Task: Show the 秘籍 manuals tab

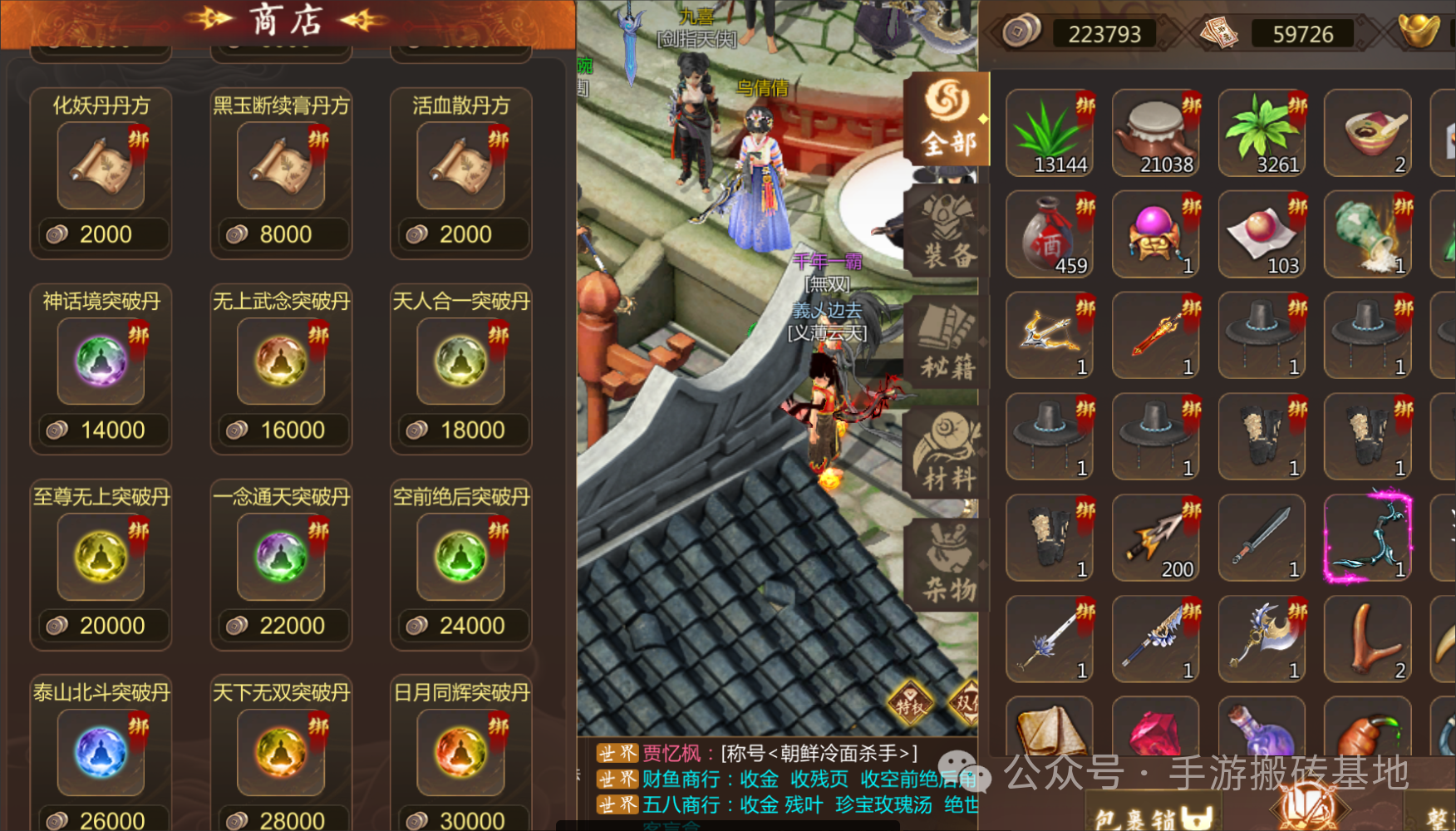Action: coord(948,344)
